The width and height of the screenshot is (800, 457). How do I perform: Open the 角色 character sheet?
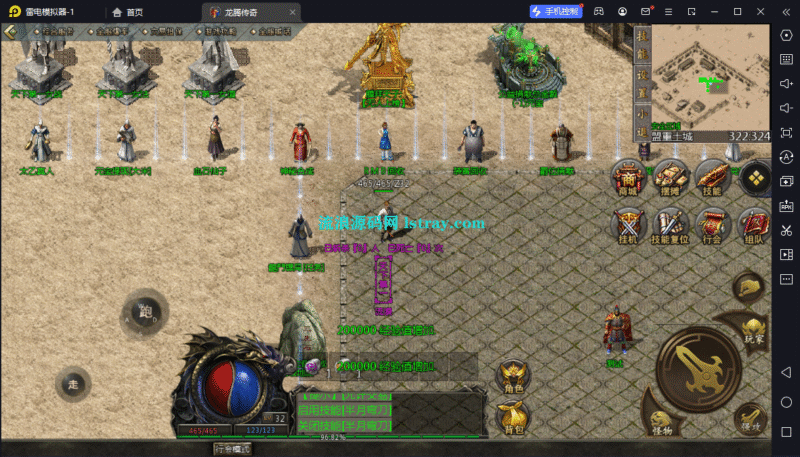click(x=513, y=376)
